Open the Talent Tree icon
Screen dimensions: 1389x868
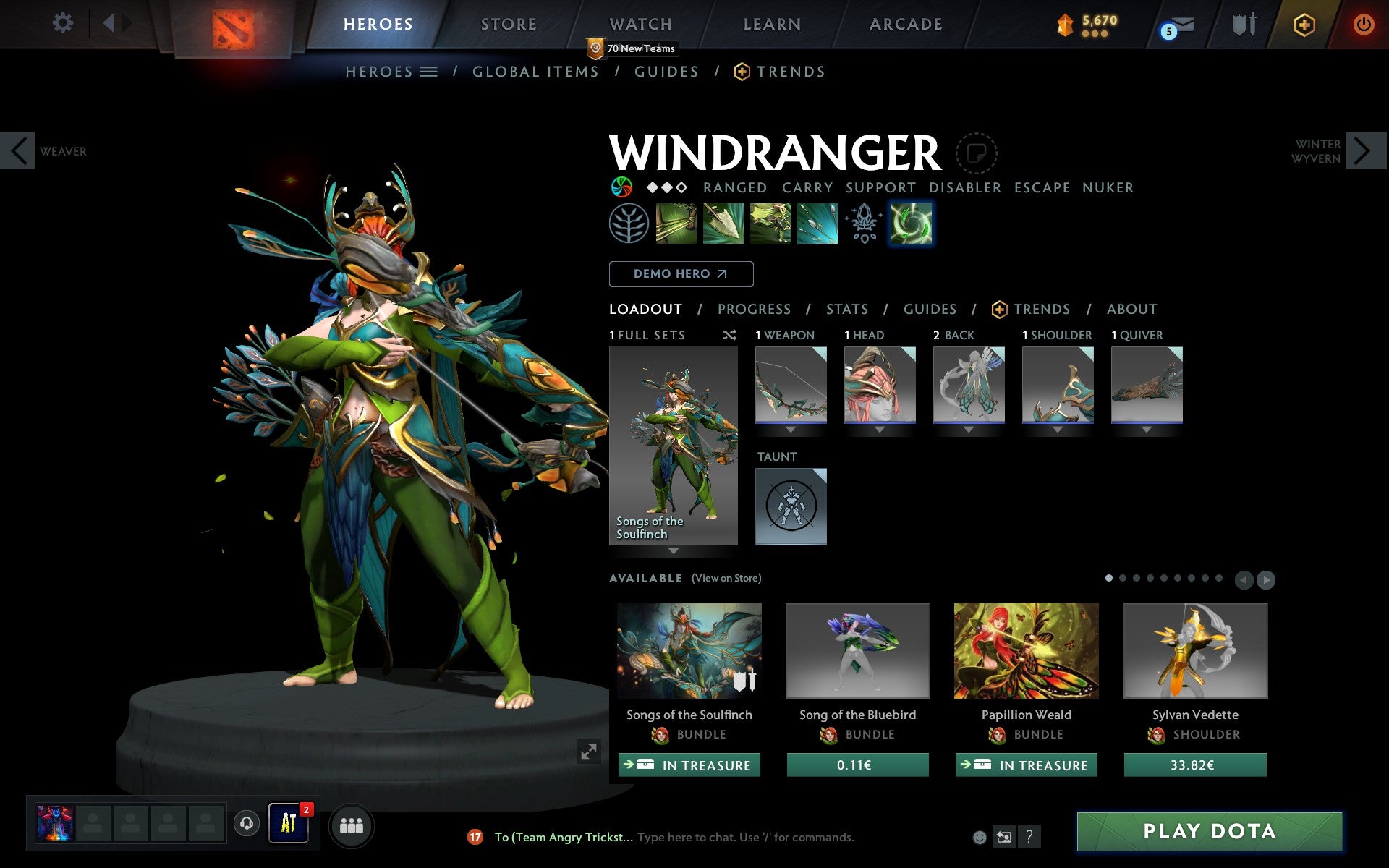coord(629,224)
